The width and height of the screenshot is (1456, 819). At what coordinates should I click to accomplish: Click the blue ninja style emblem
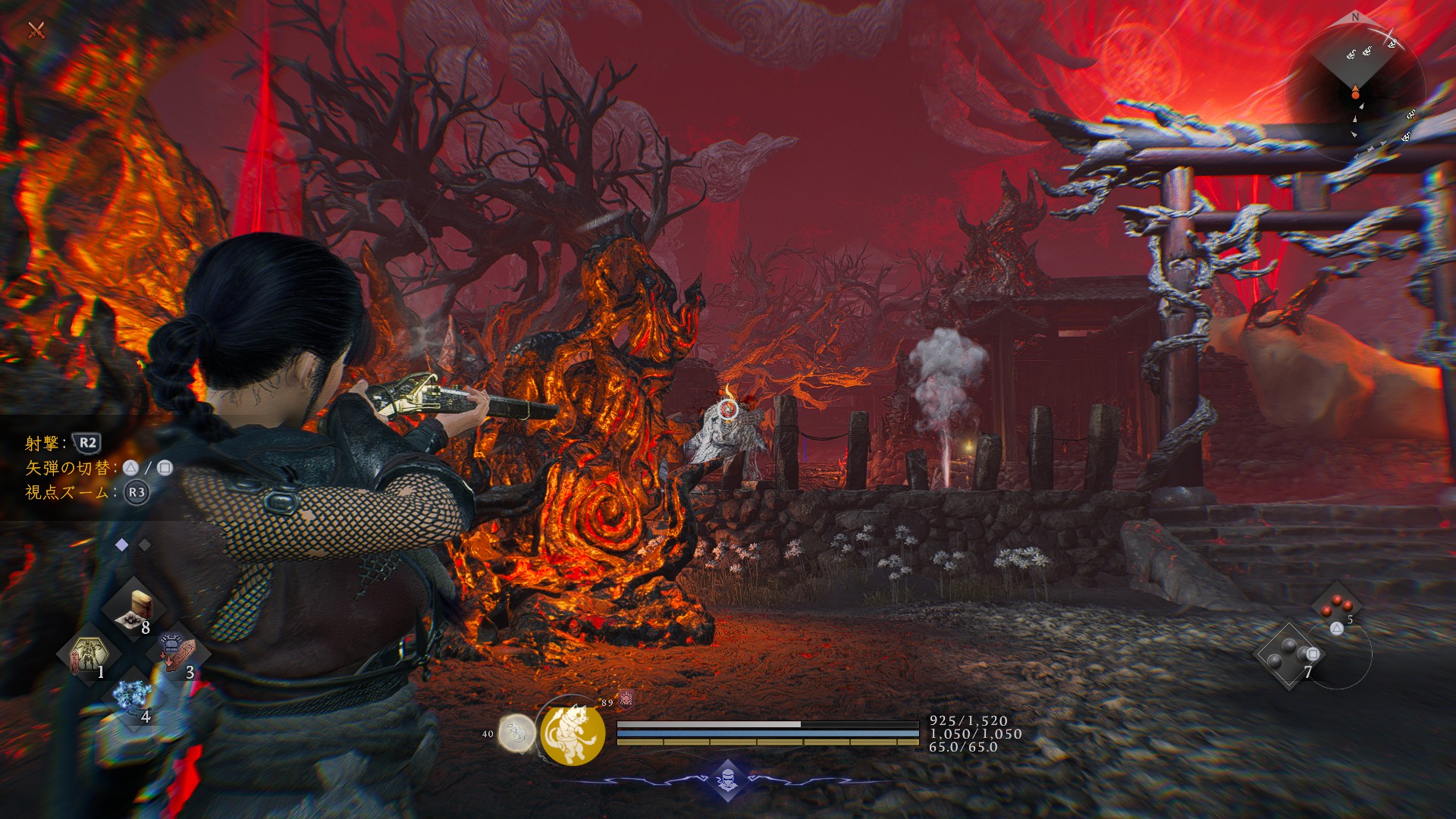tap(727, 779)
